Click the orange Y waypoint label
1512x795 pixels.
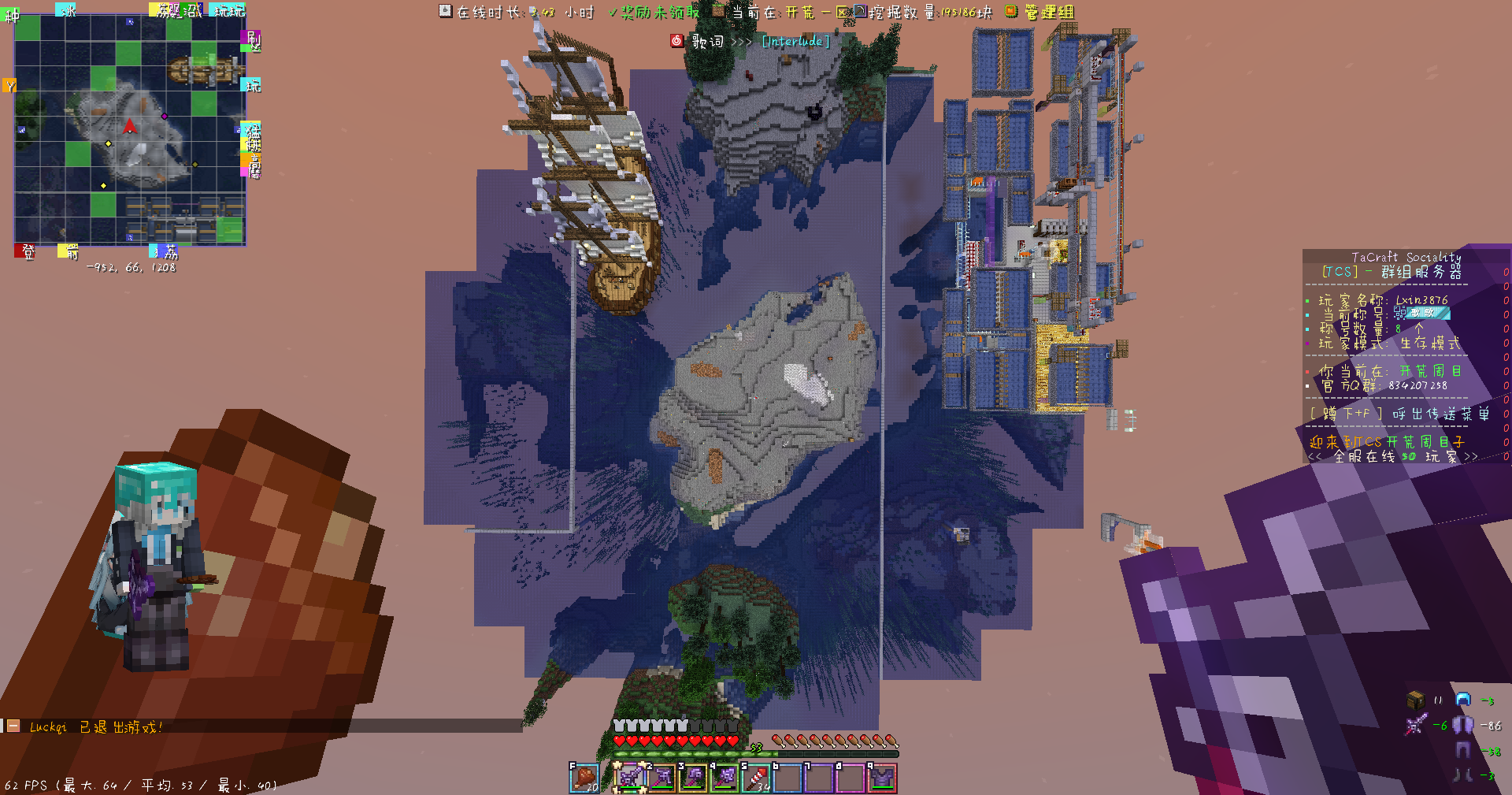click(9, 85)
